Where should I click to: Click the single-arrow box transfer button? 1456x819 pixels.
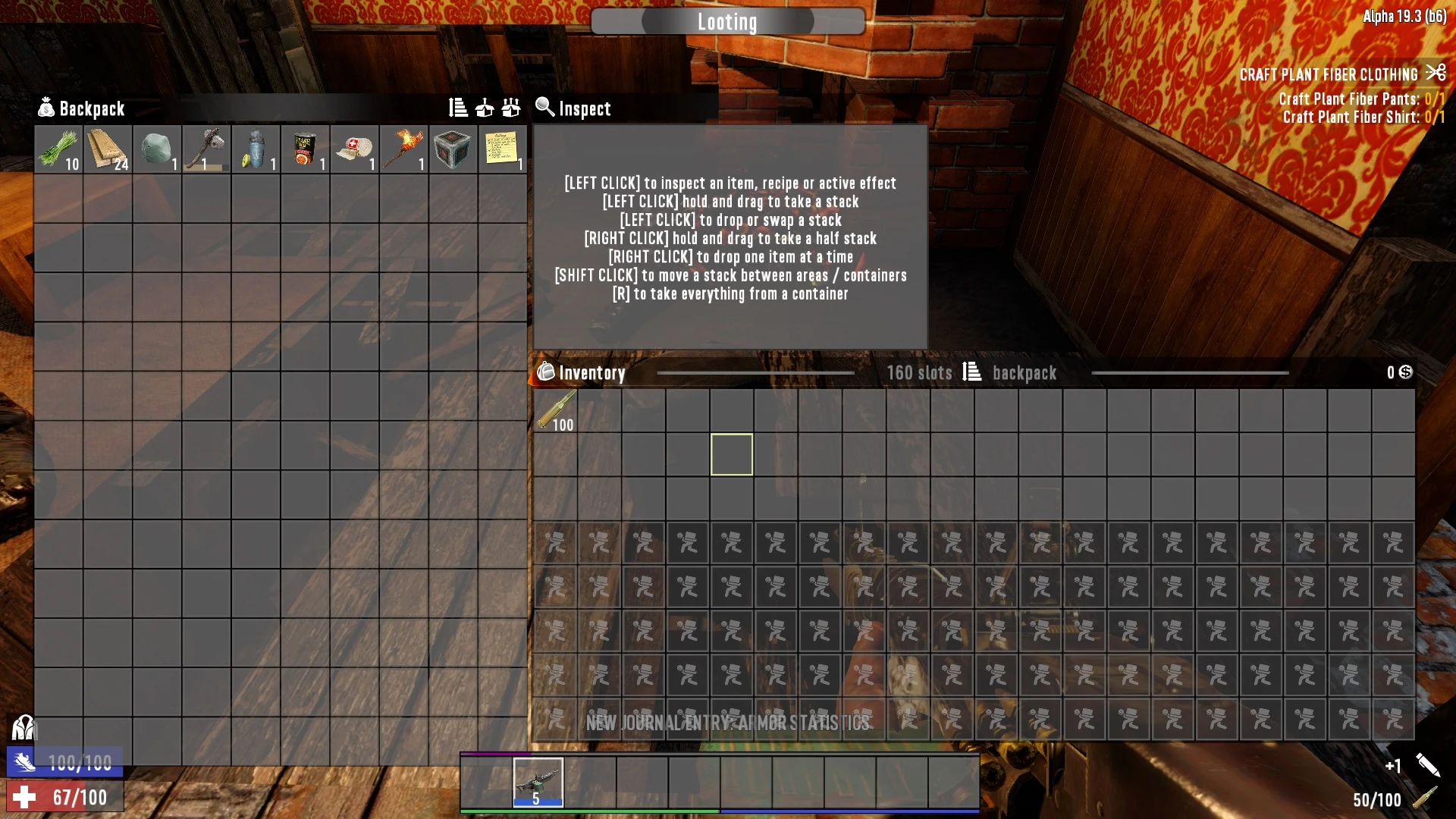point(485,108)
